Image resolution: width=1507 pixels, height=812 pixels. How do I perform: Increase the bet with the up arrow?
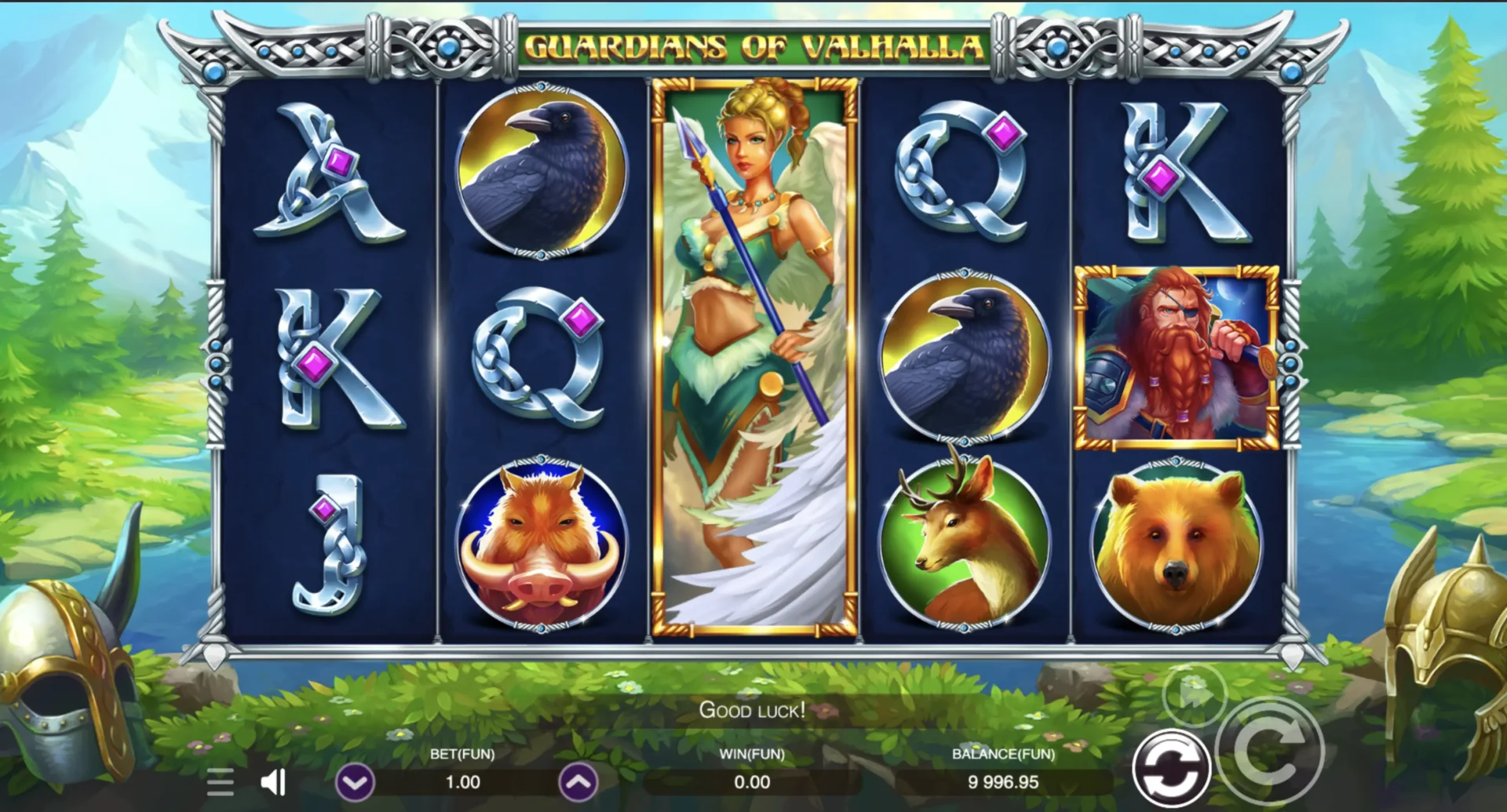[578, 782]
